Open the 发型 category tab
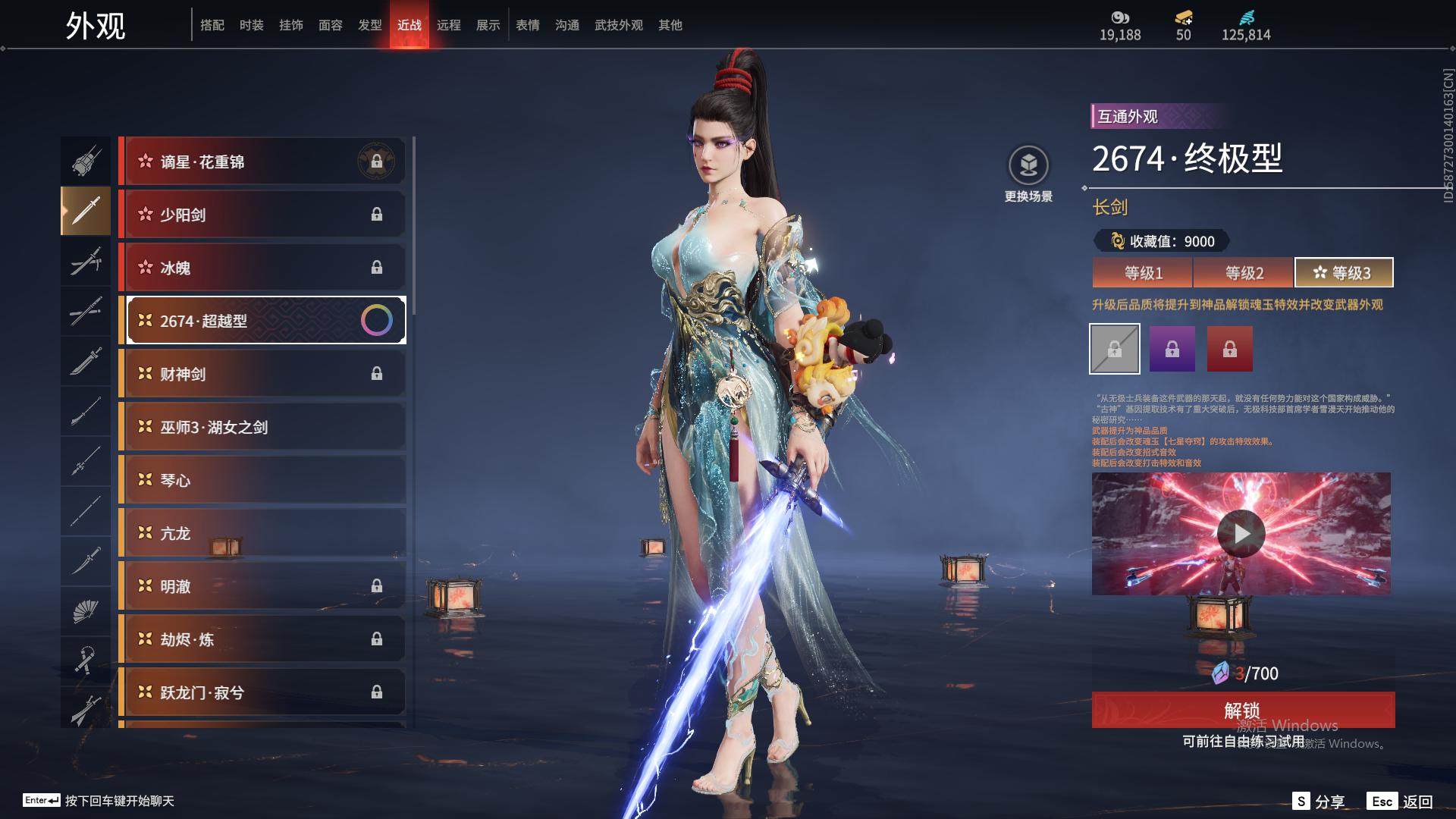This screenshot has height=819, width=1456. 369,25
